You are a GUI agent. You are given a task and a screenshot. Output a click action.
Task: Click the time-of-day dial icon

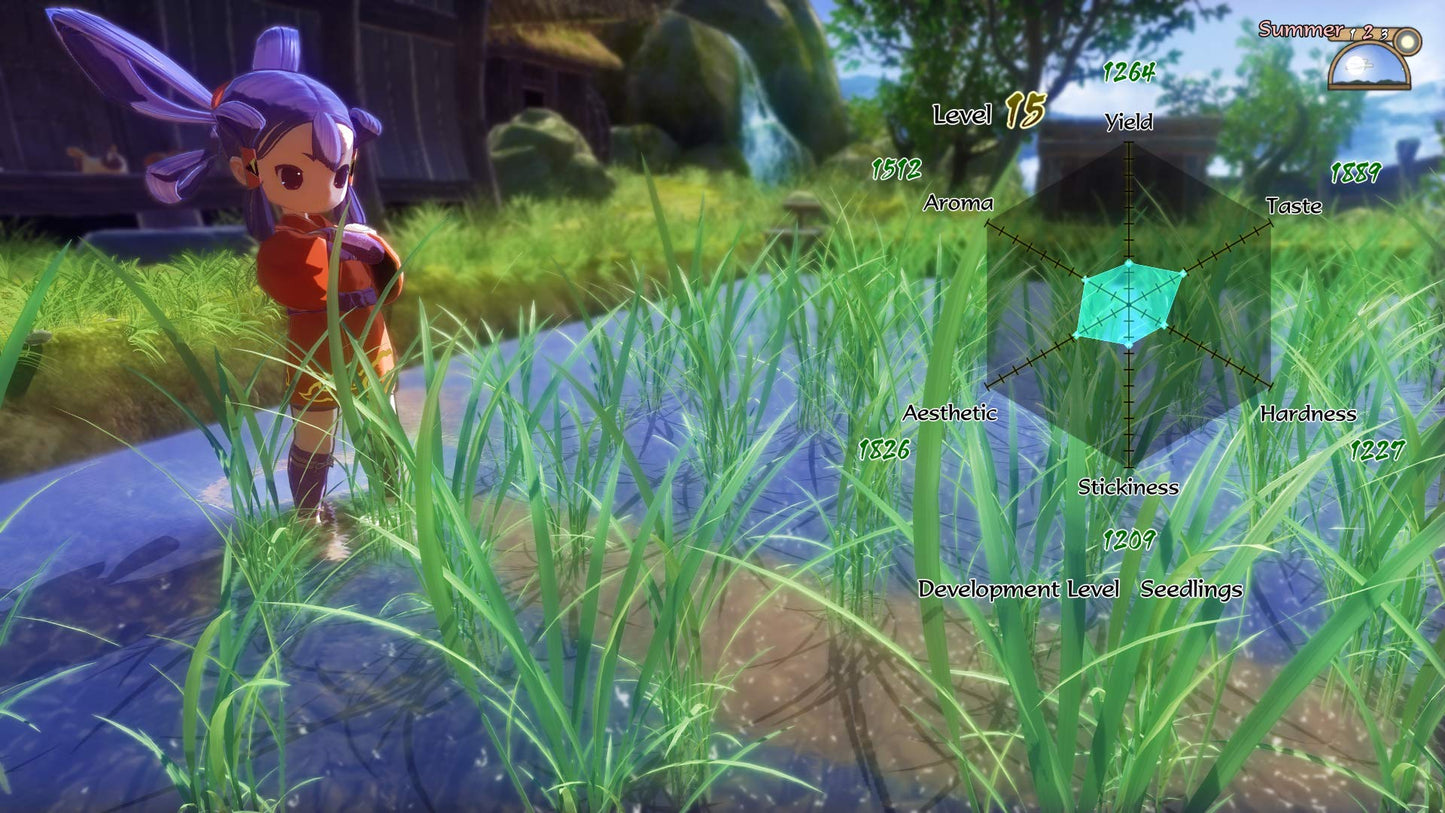pos(1370,60)
